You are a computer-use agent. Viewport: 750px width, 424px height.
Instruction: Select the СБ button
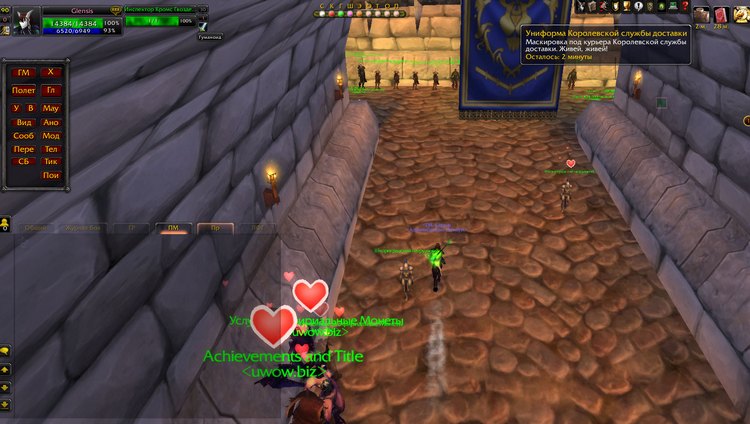coord(23,161)
